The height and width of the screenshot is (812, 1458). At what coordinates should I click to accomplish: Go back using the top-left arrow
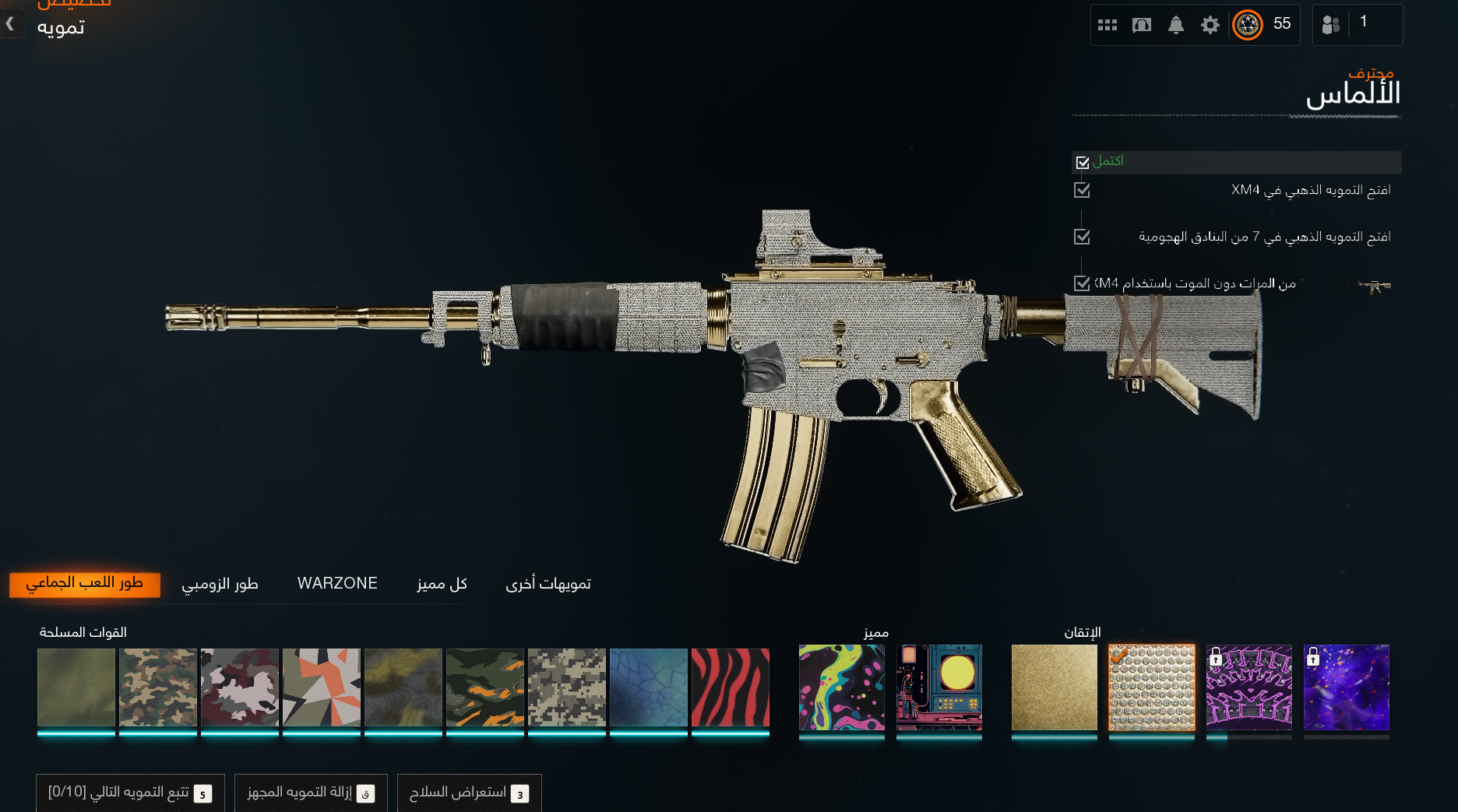pos(10,24)
